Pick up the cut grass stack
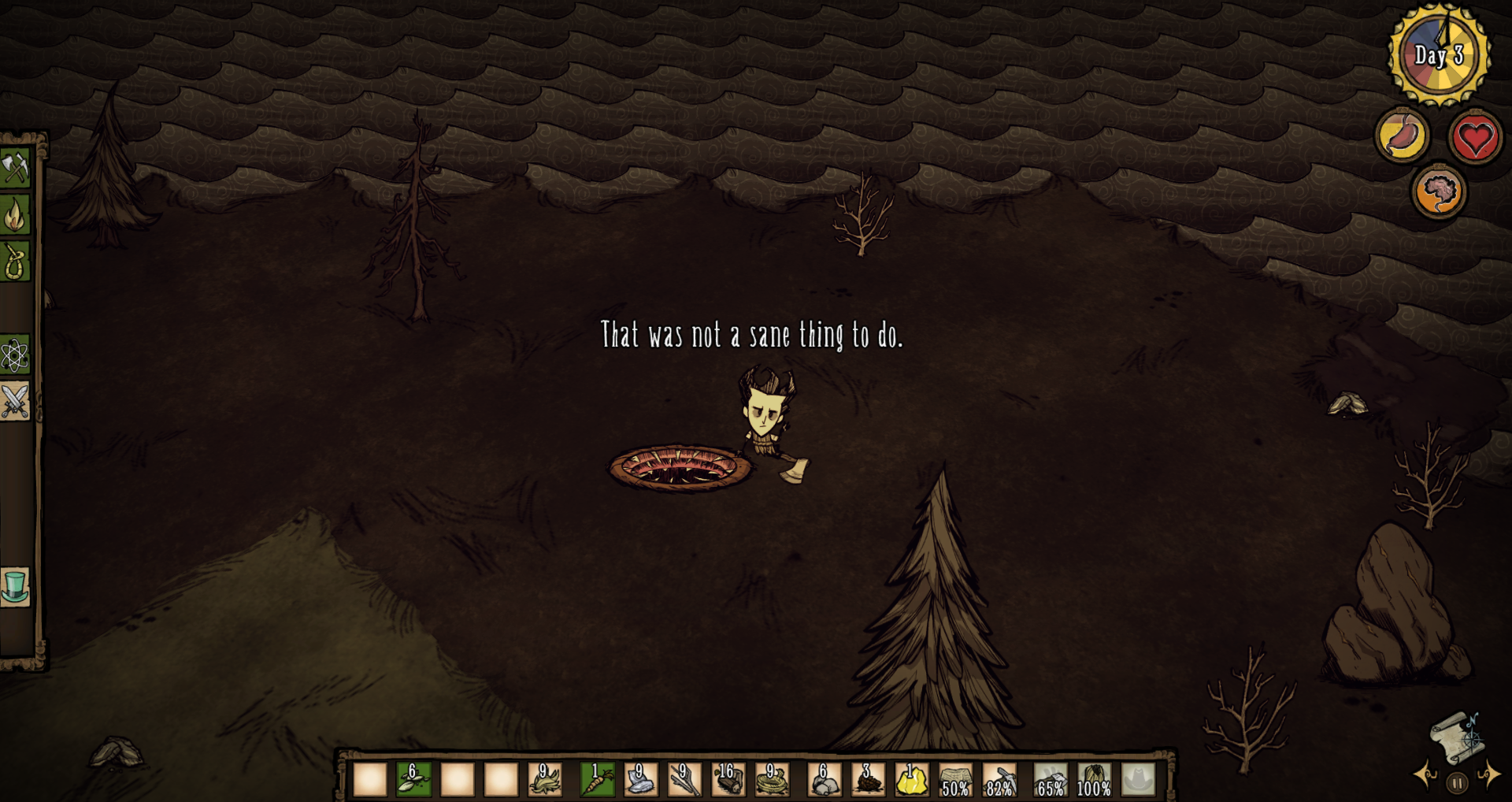This screenshot has height=802, width=1512. point(544,779)
